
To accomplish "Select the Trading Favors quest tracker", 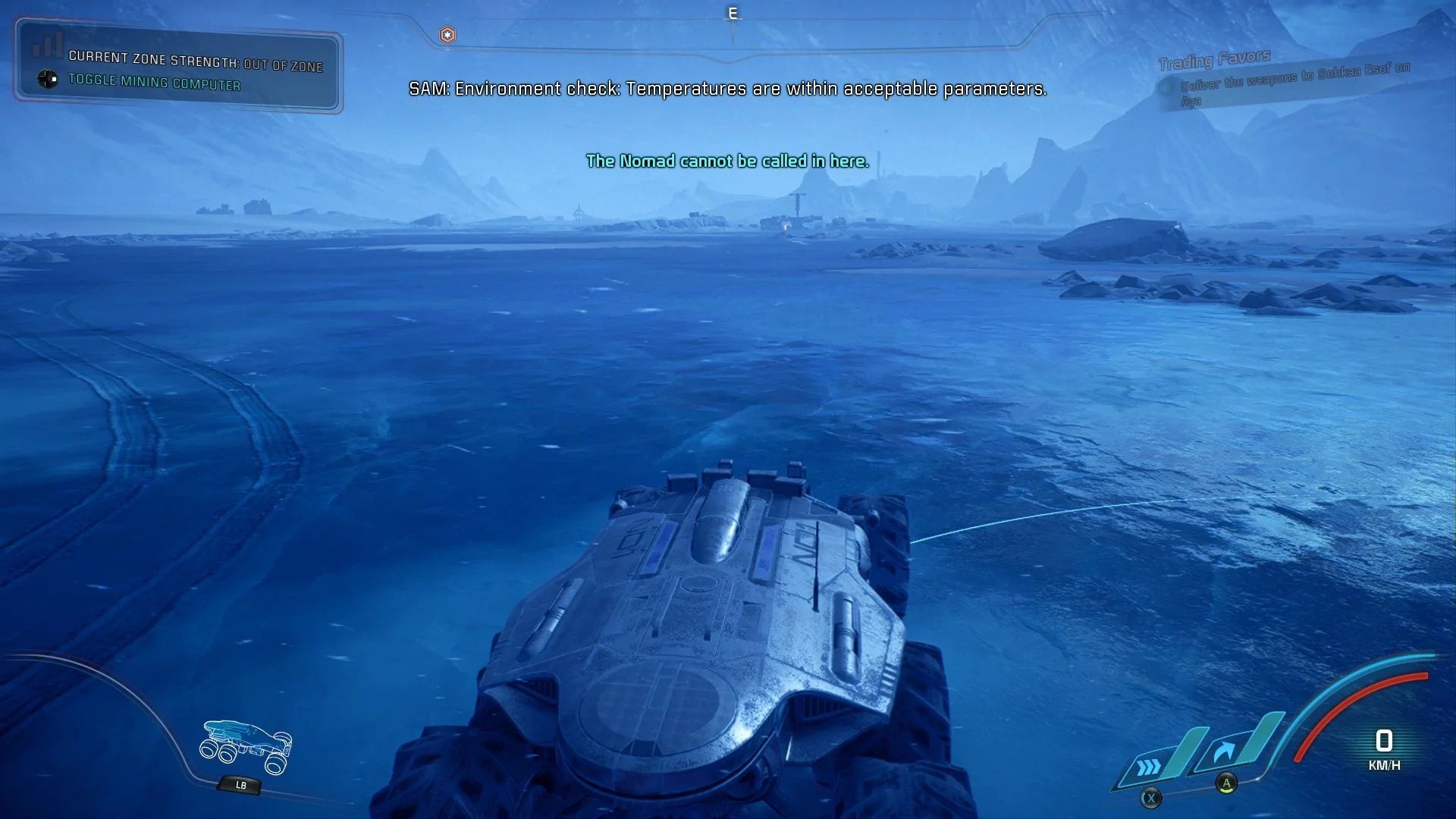I will point(1214,60).
